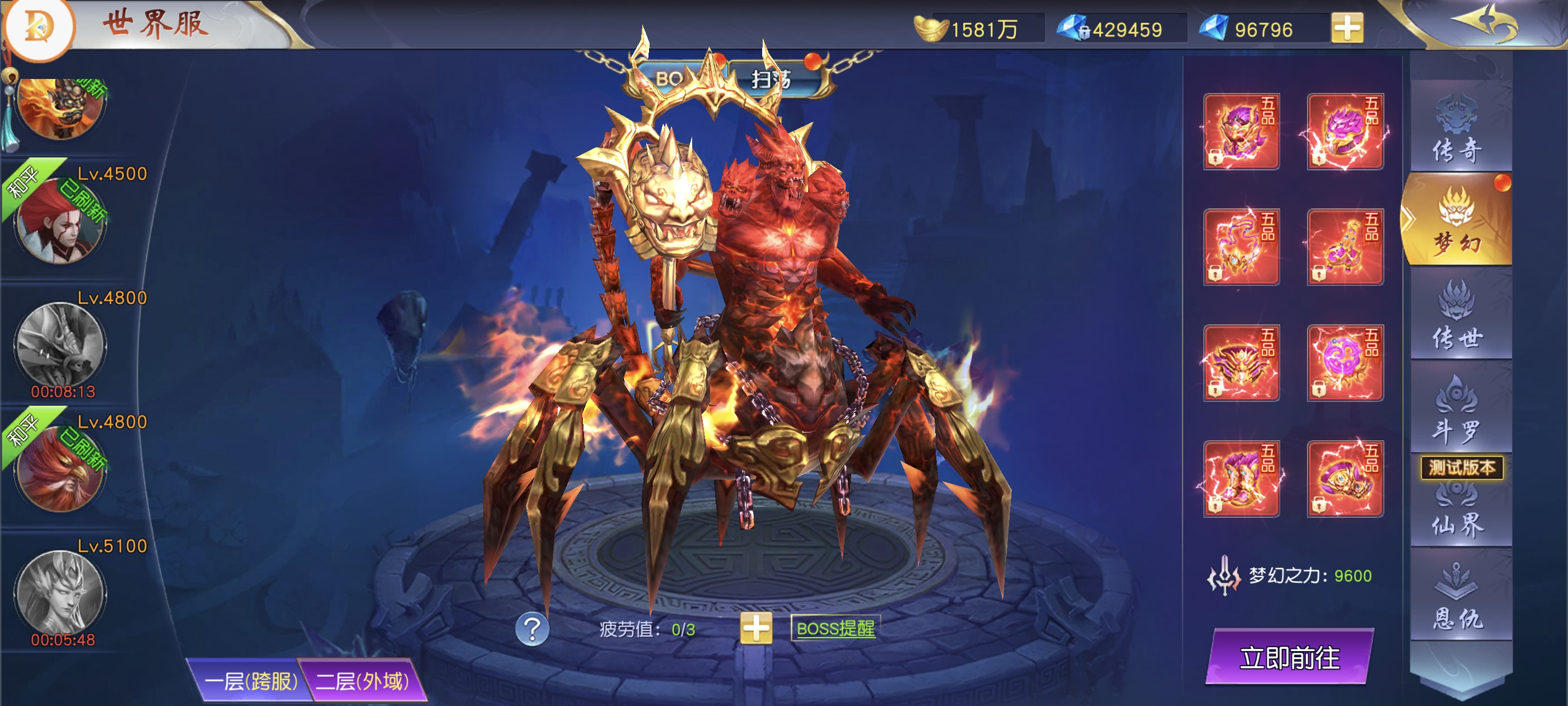Image resolution: width=1568 pixels, height=706 pixels.
Task: Go back with the arrow button
Action: pyautogui.click(x=1484, y=23)
